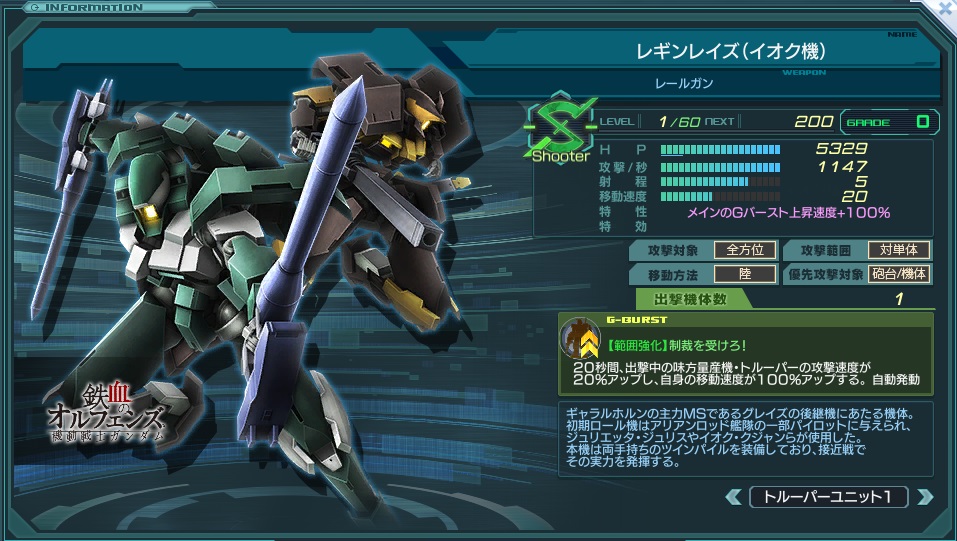This screenshot has width=957, height=541.
Task: Close the Information panel with the X
Action: coord(945,7)
